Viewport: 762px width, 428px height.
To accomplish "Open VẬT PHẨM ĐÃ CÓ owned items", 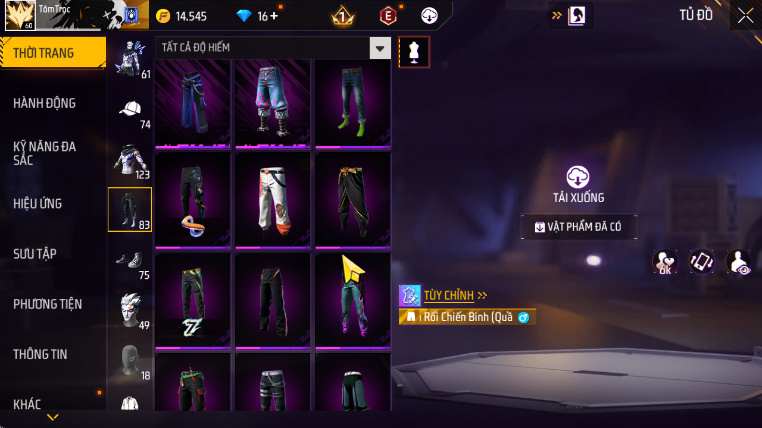I will 578,227.
